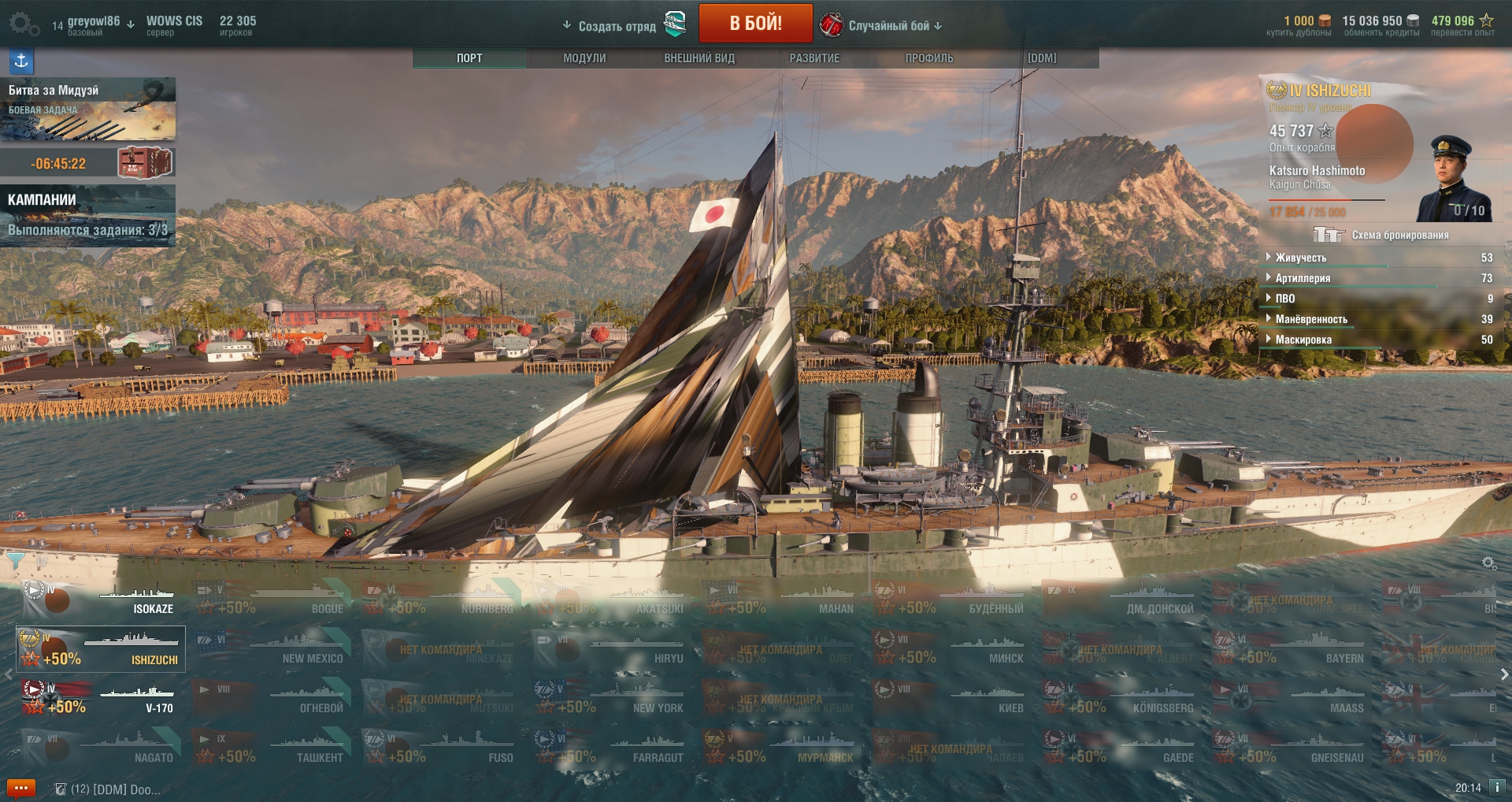Viewport: 1512px width, 802px height.
Task: Open the Битва за Мидуэй combat mission
Action: [87, 109]
